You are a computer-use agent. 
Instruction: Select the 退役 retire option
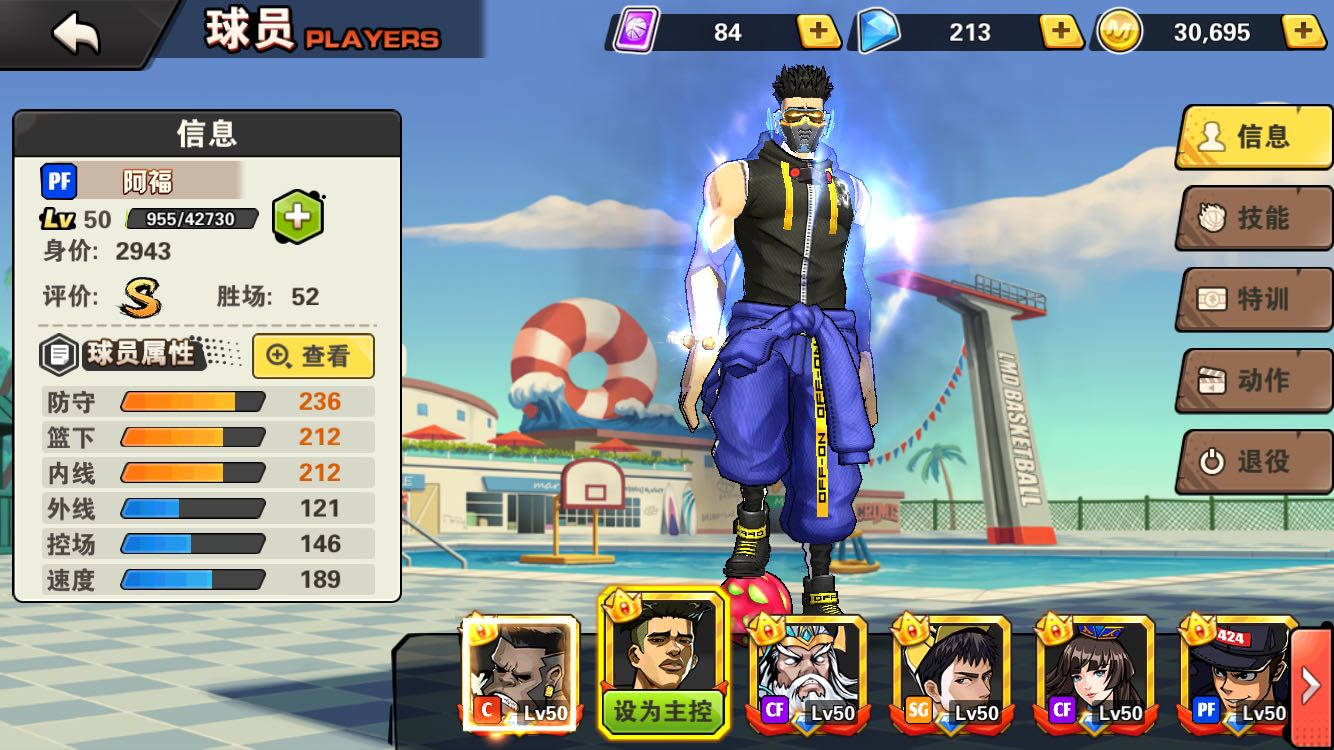1255,462
